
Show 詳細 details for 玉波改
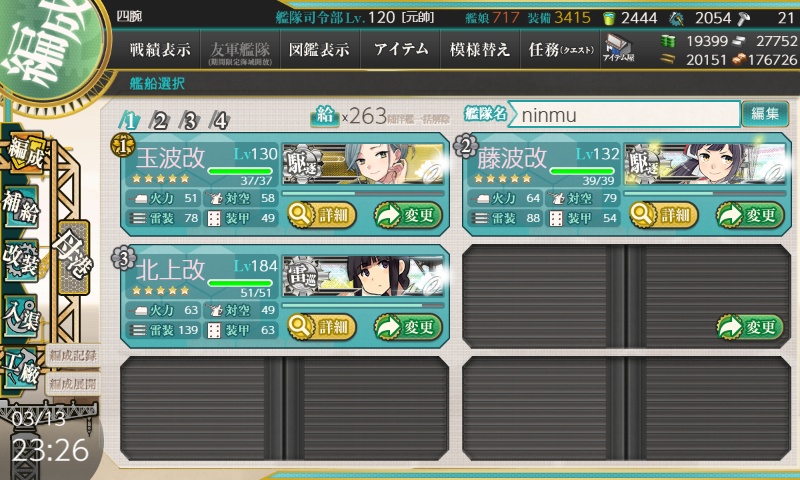pos(319,214)
